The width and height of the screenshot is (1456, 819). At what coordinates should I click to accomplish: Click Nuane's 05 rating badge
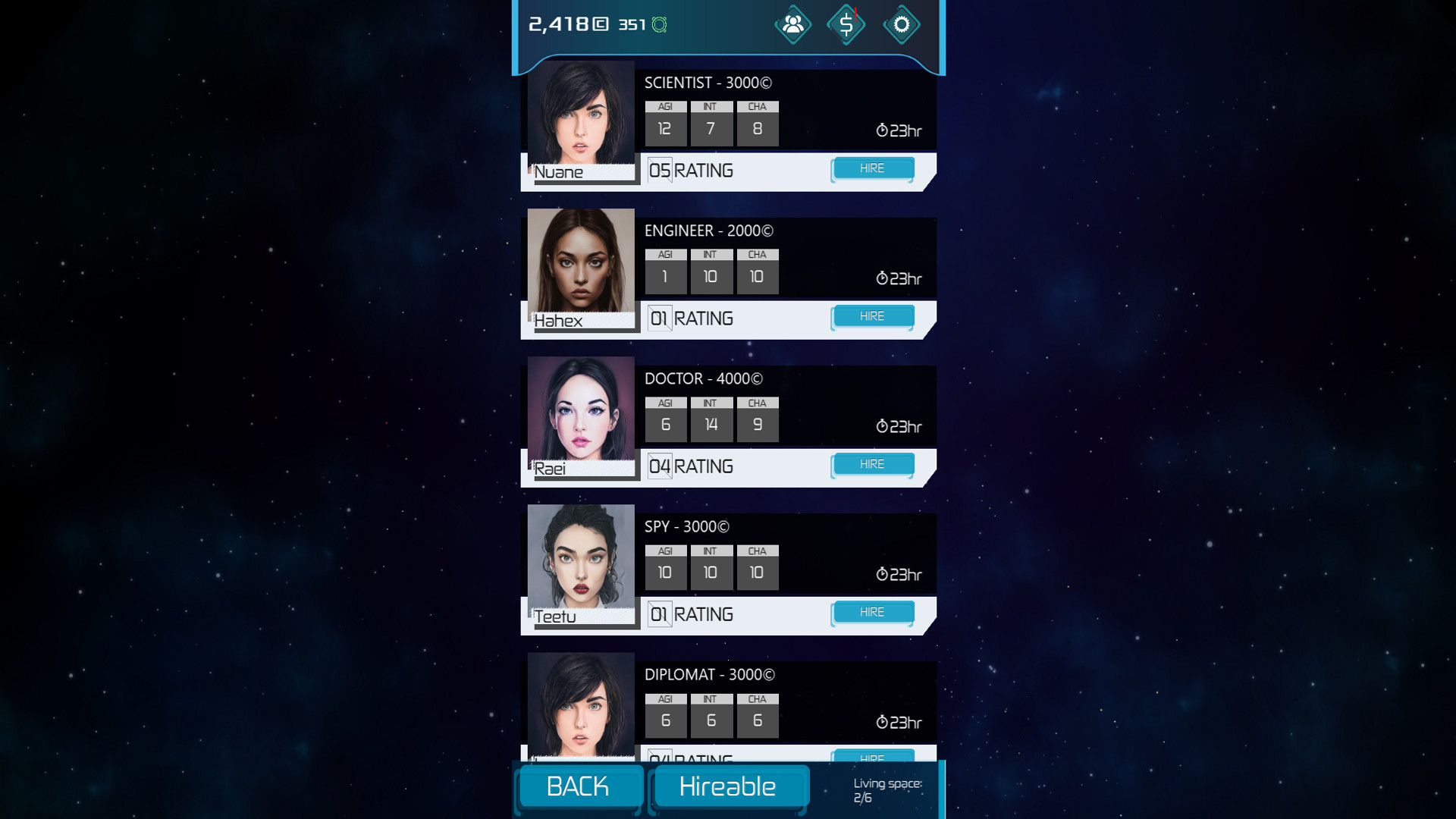tap(658, 169)
